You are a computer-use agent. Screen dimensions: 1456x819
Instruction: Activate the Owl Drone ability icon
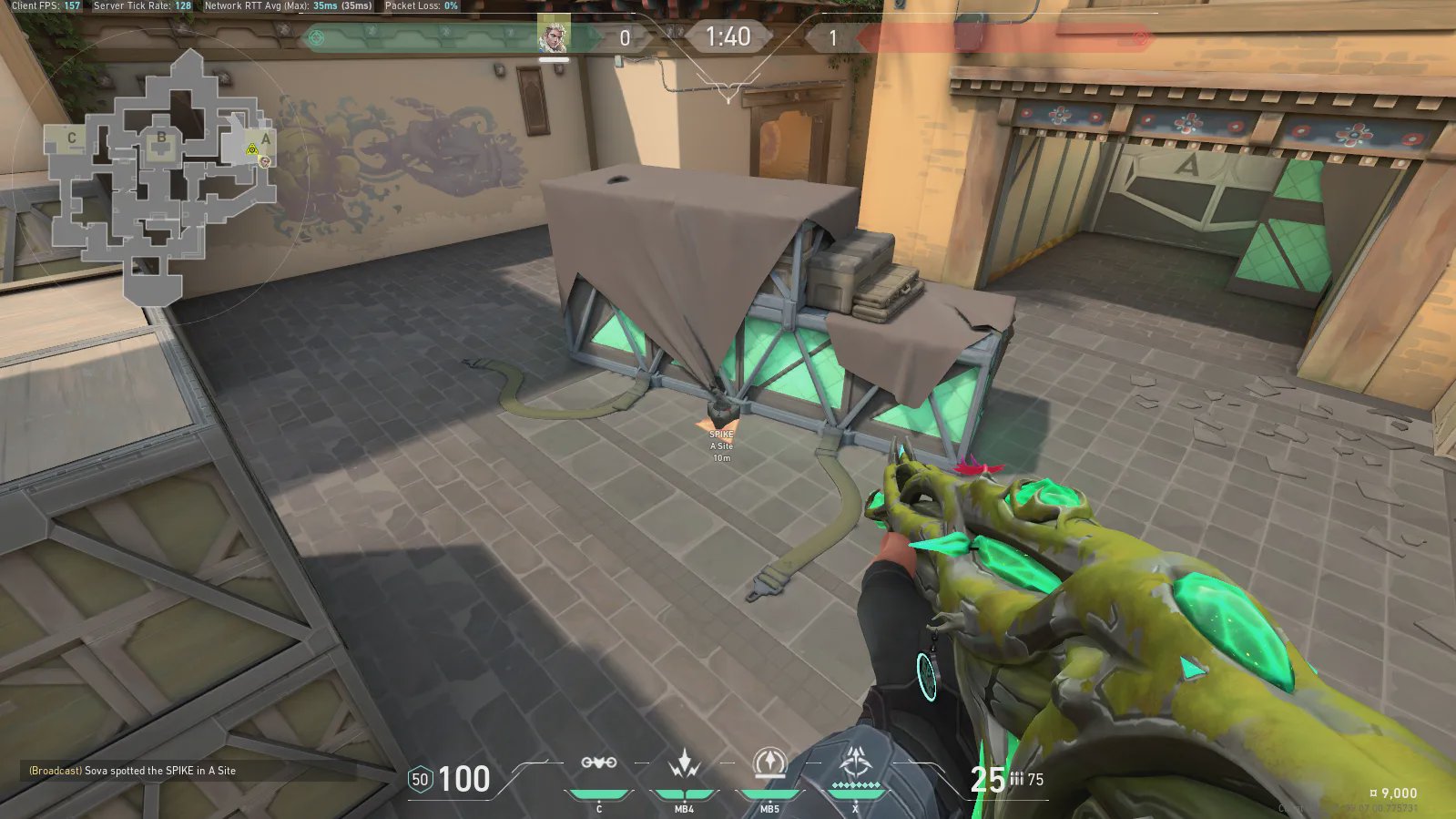pyautogui.click(x=598, y=763)
